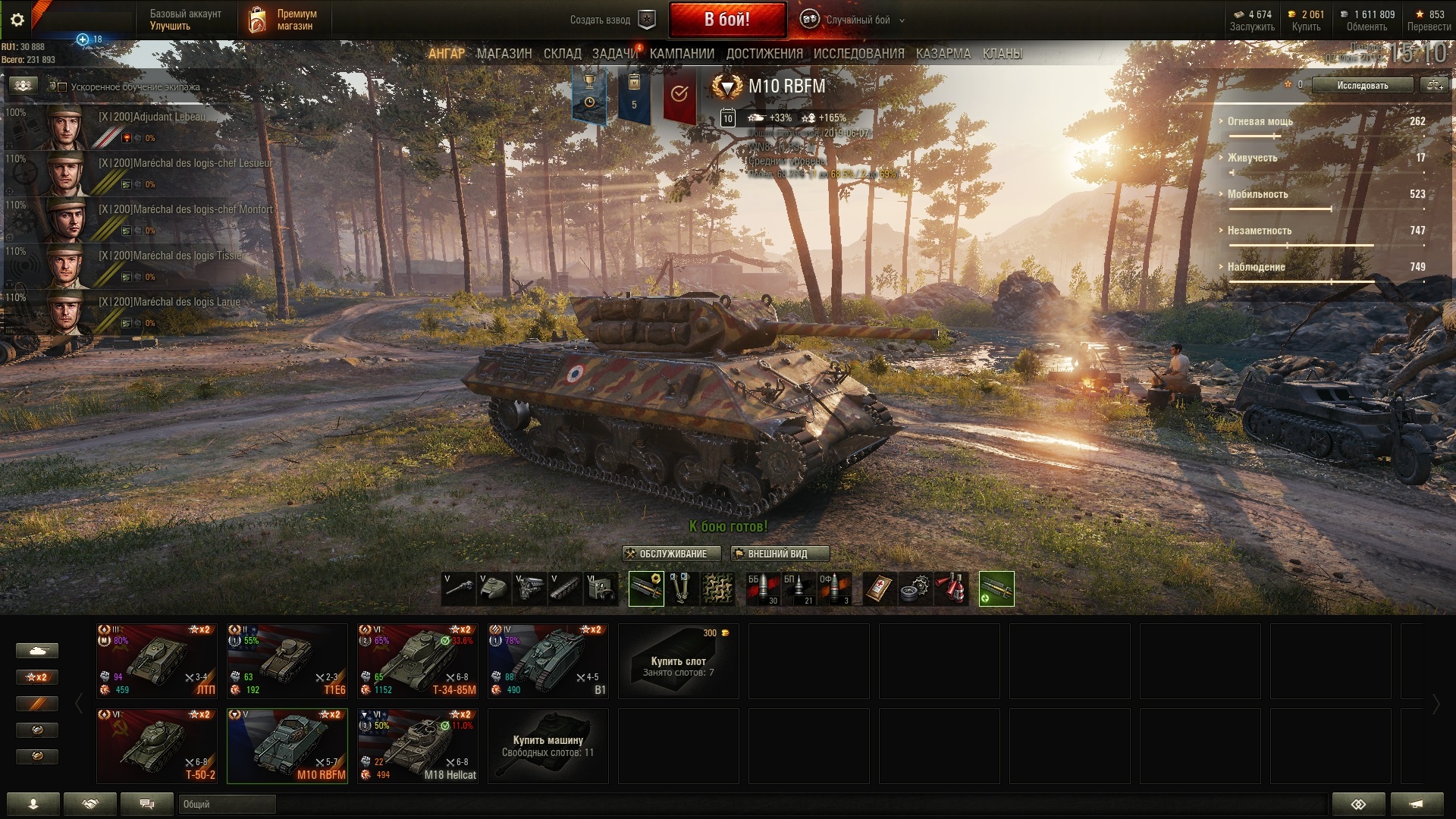The width and height of the screenshot is (1456, 819).
Task: Open the Общий chat channel selector
Action: pyautogui.click(x=227, y=805)
